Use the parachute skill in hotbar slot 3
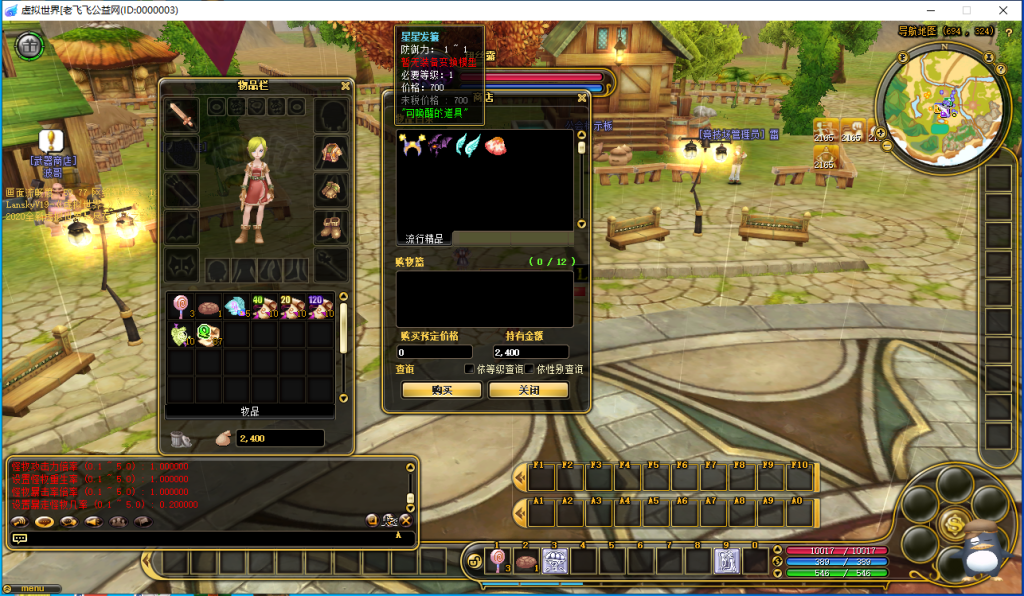Viewport: 1024px width, 596px height. [554, 561]
